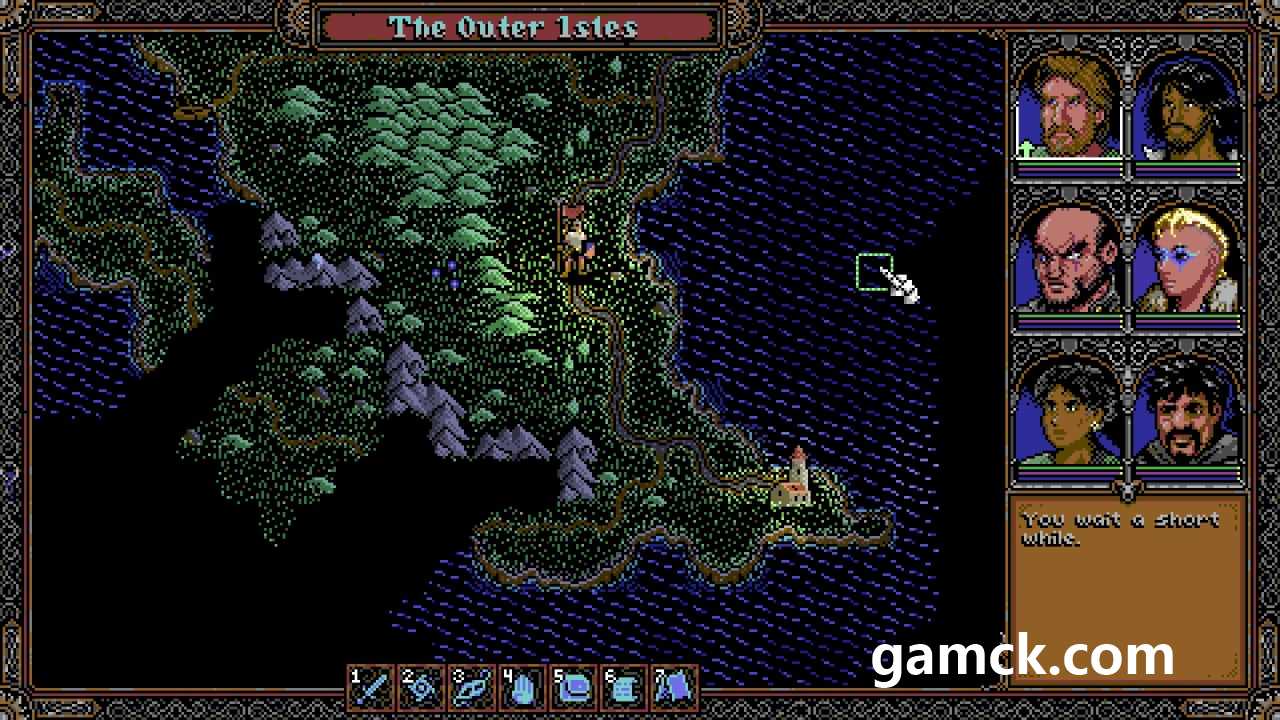Viewport: 1280px width, 720px height.
Task: Select the blond bearded hero portrait
Action: pyautogui.click(x=1070, y=110)
